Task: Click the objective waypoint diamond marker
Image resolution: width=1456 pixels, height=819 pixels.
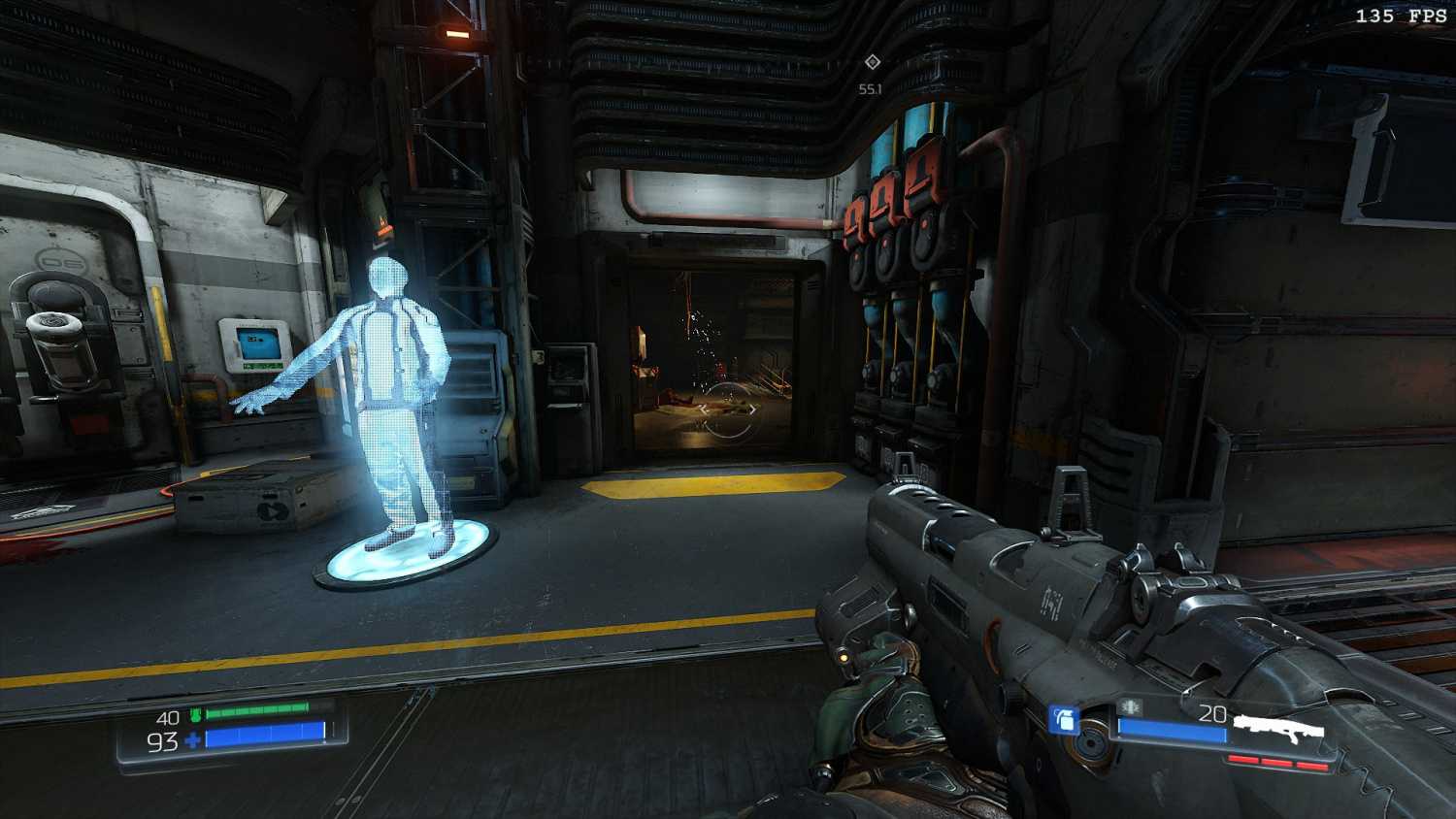Action: tap(872, 62)
